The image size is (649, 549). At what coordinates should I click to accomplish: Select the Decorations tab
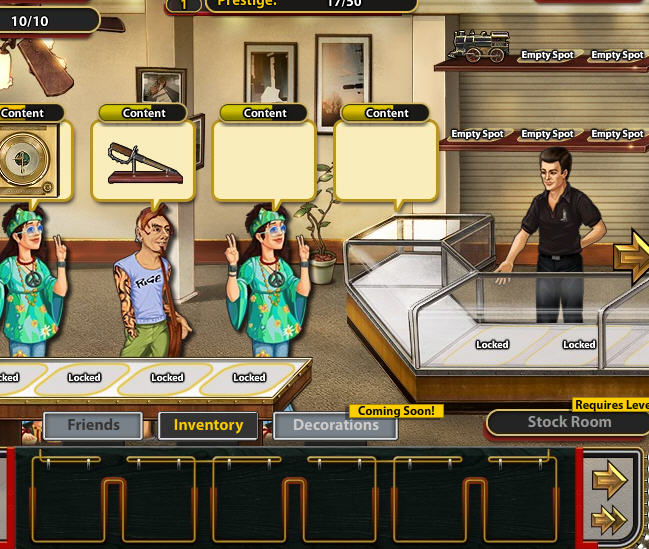pyautogui.click(x=335, y=425)
